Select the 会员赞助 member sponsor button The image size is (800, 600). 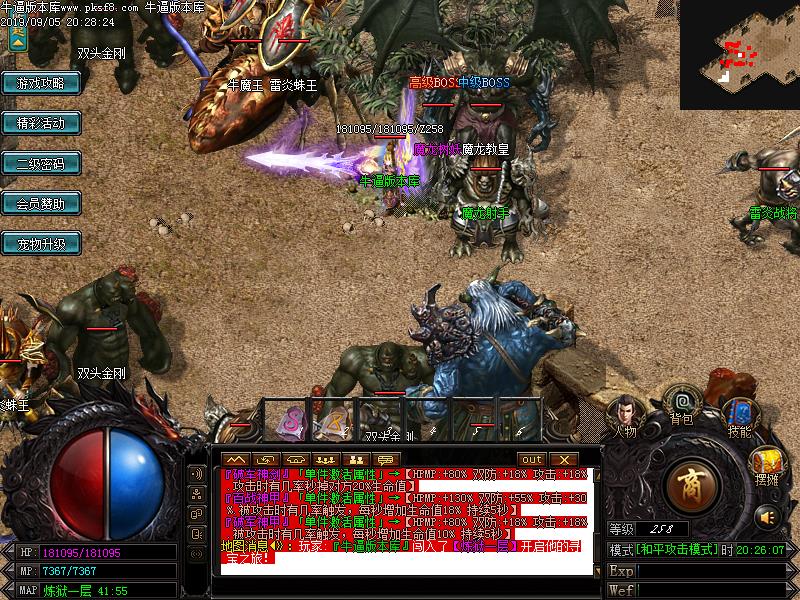[40, 204]
